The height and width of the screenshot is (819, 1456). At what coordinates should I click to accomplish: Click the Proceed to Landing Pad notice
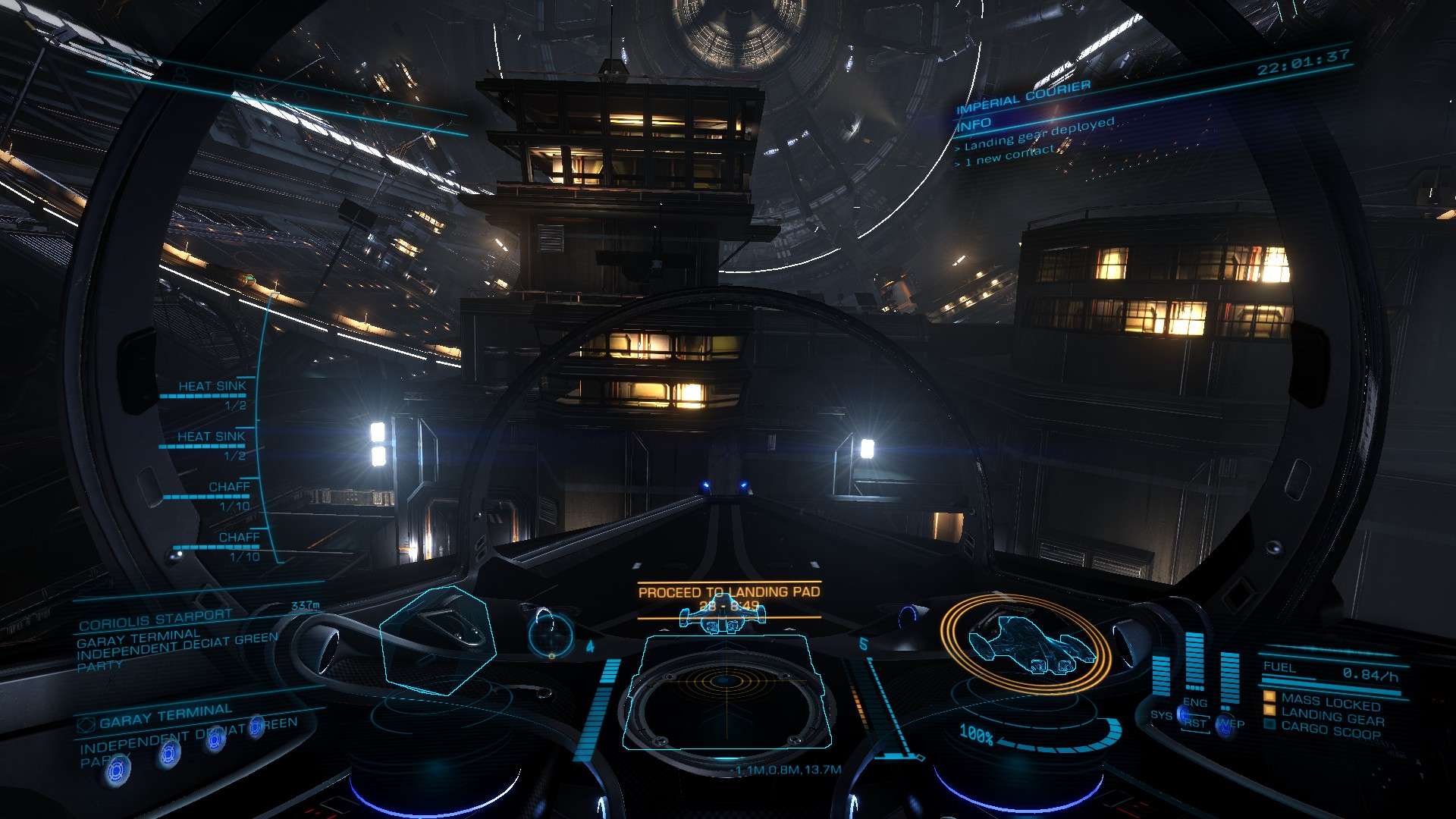(729, 592)
